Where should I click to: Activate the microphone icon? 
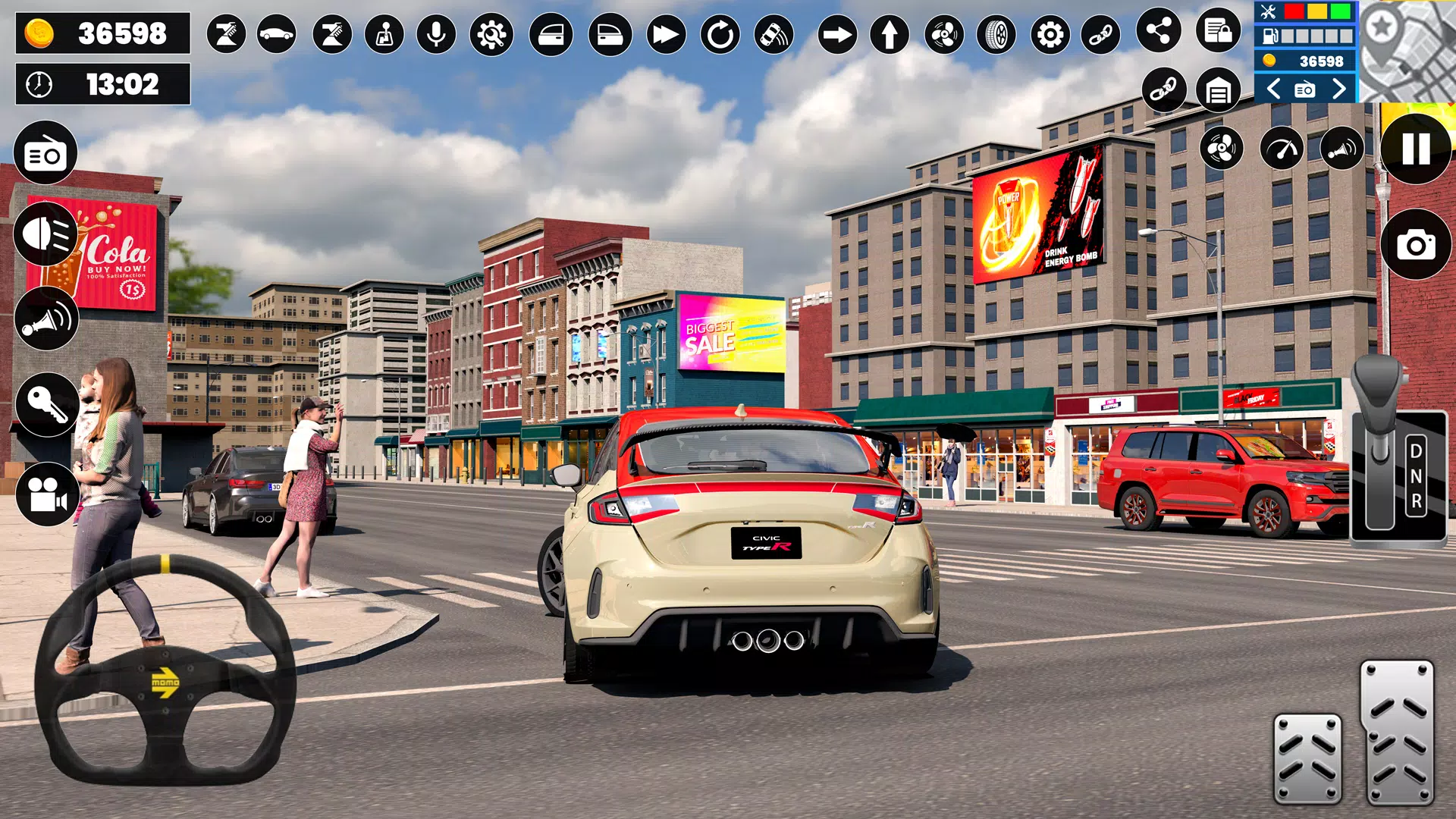pyautogui.click(x=438, y=34)
